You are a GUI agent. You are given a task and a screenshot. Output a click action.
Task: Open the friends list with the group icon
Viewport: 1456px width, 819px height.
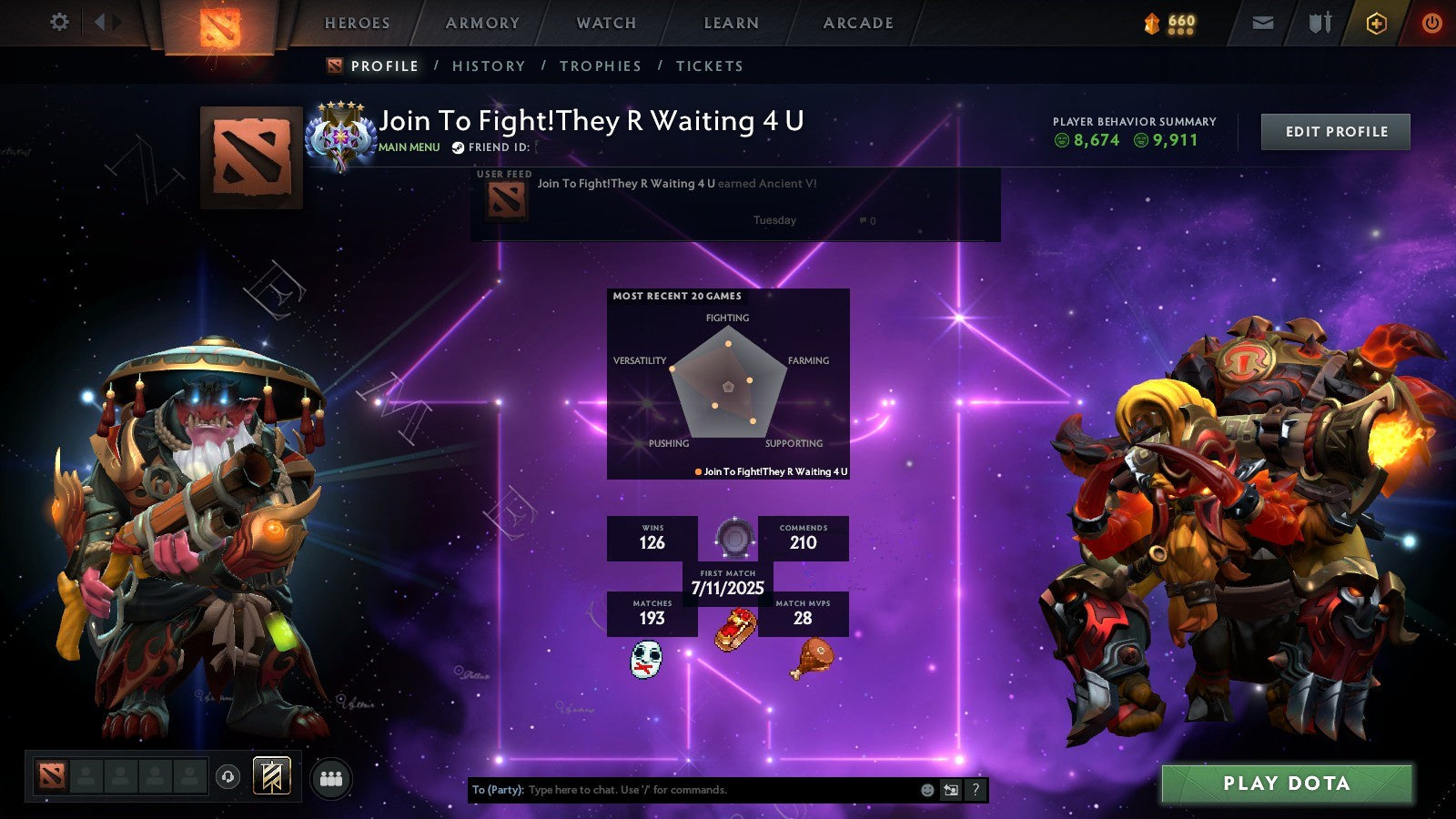coord(332,778)
